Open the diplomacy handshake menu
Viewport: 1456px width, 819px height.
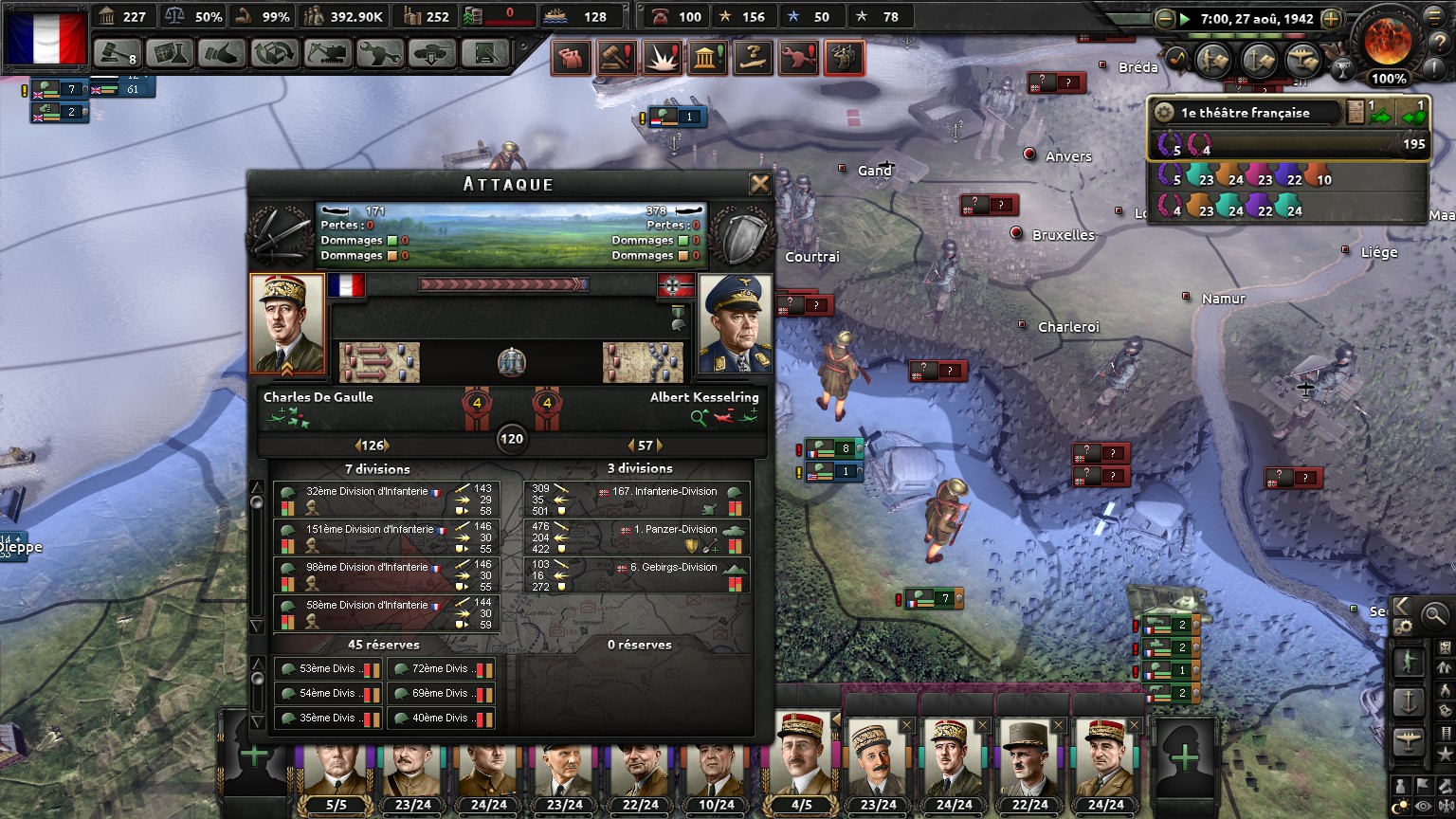coord(222,53)
